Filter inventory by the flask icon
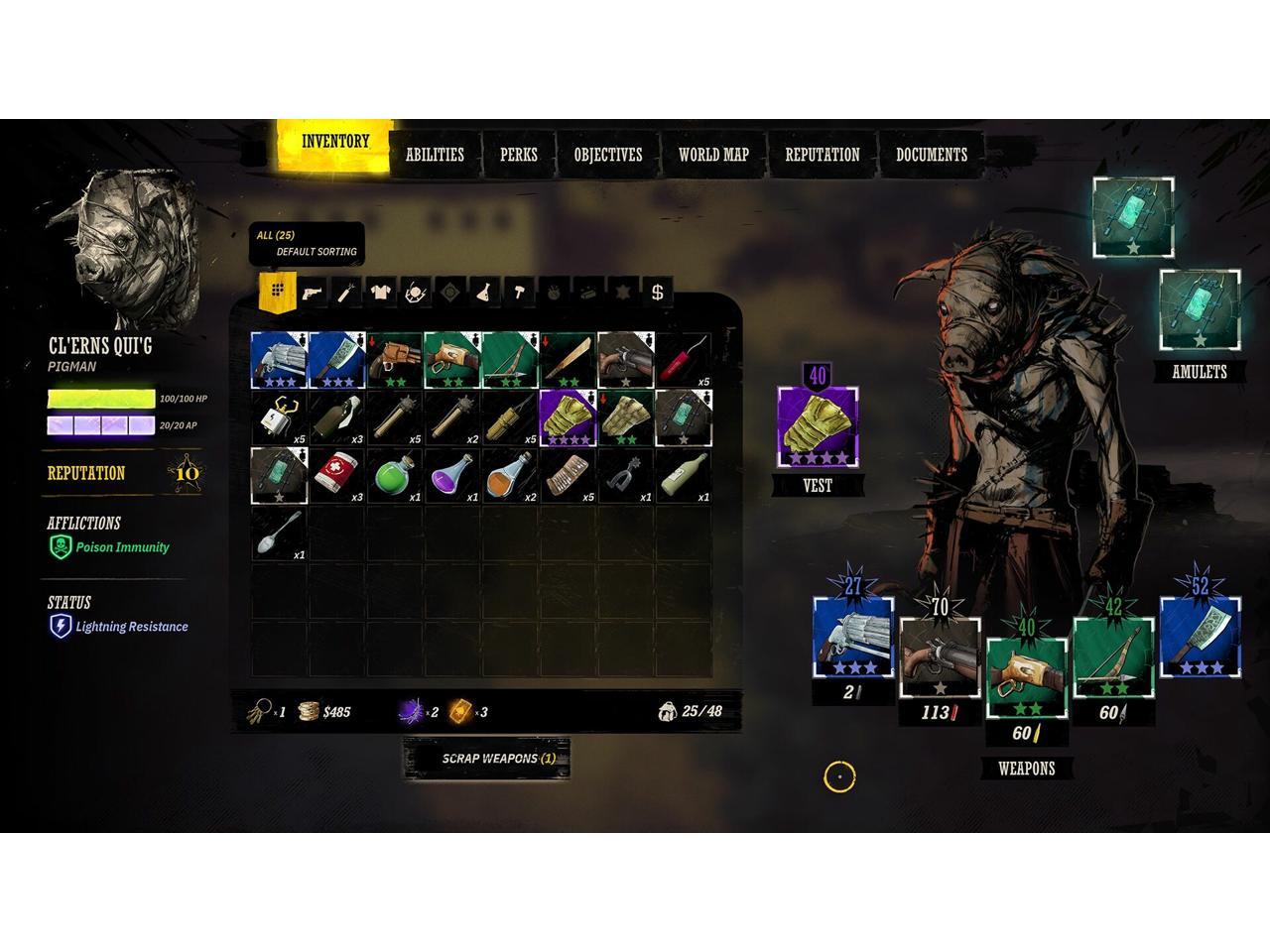Image resolution: width=1270 pixels, height=952 pixels. click(x=484, y=293)
